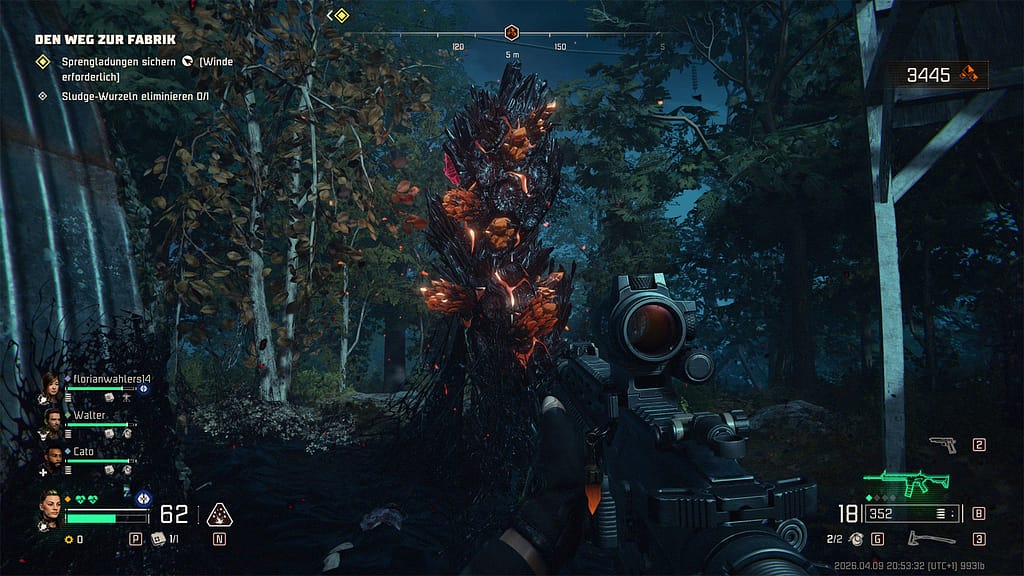Click the yellow diamond objective compass marker
The width and height of the screenshot is (1024, 576).
tap(341, 15)
